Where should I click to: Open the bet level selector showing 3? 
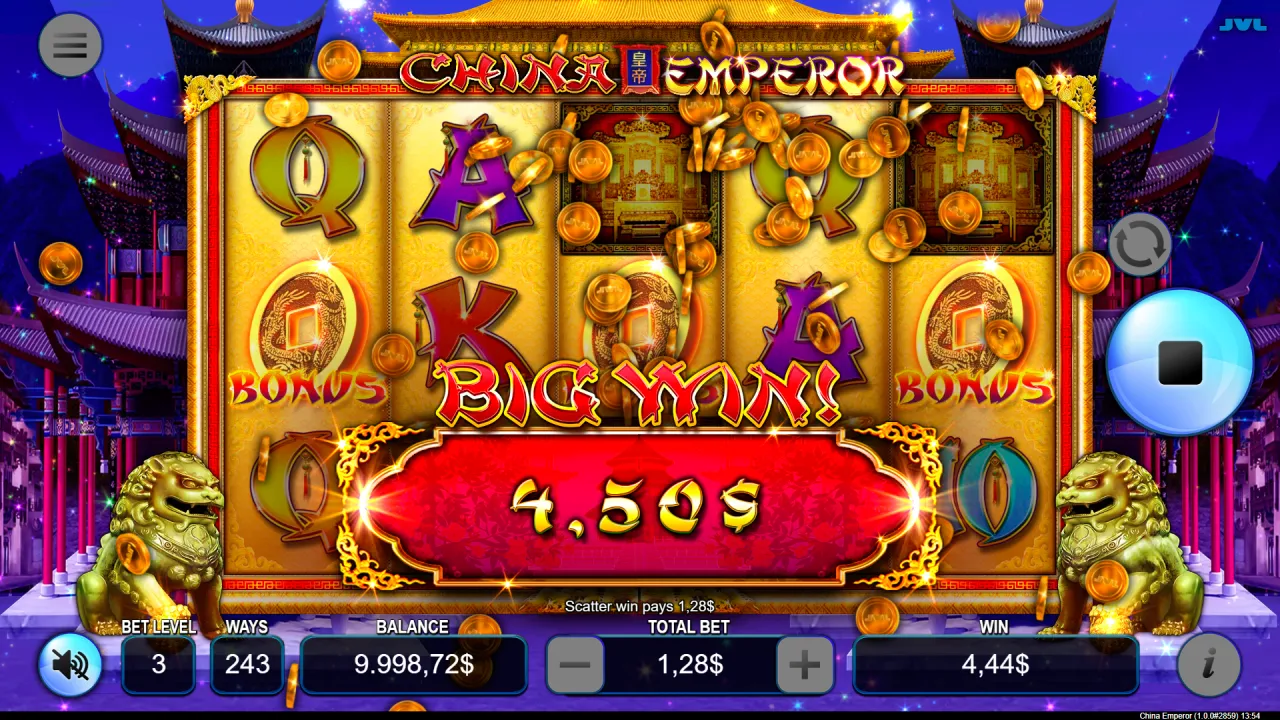click(x=158, y=664)
